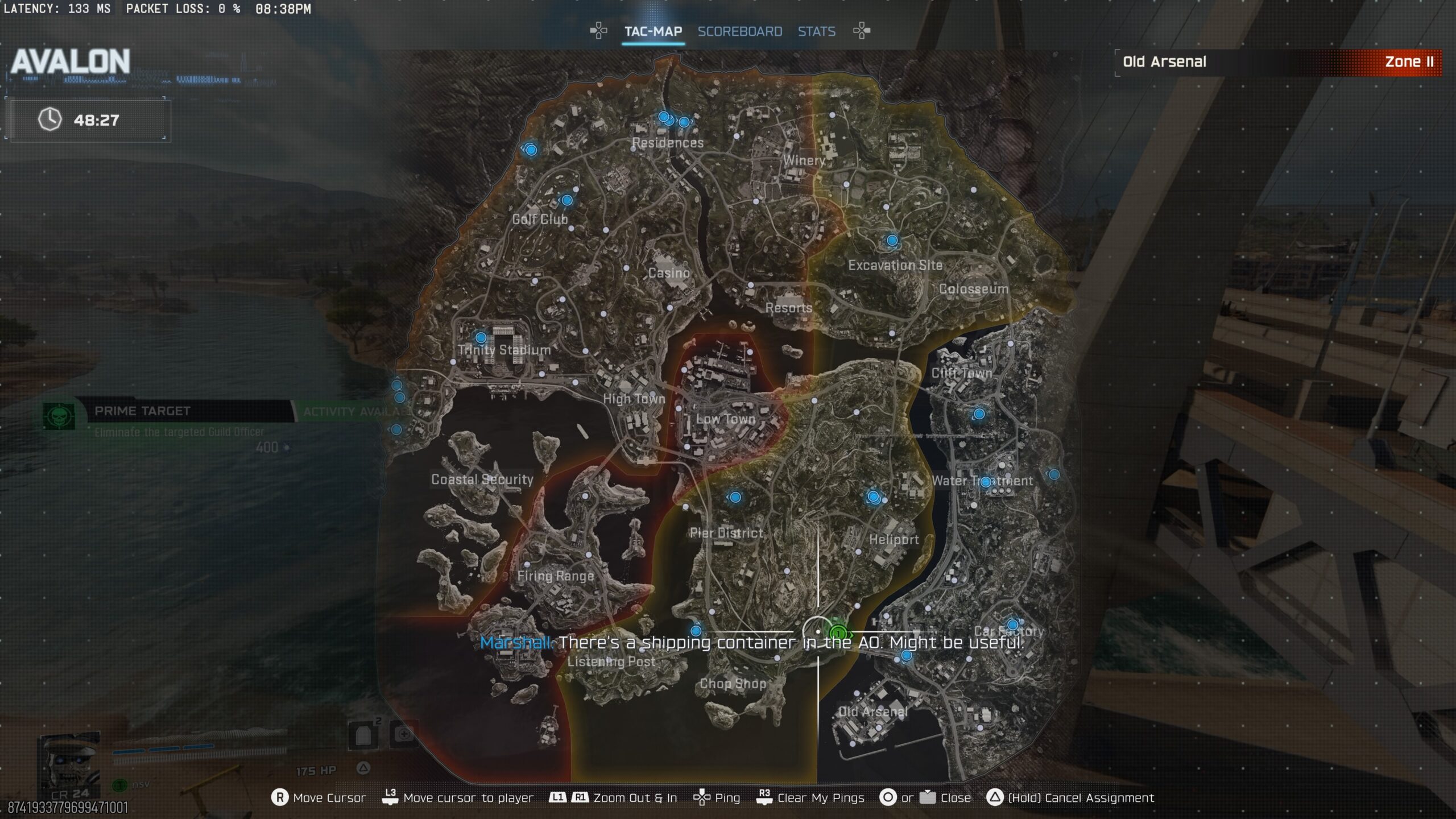Select the Chop Shop location label
This screenshot has width=1456, height=819.
733,684
